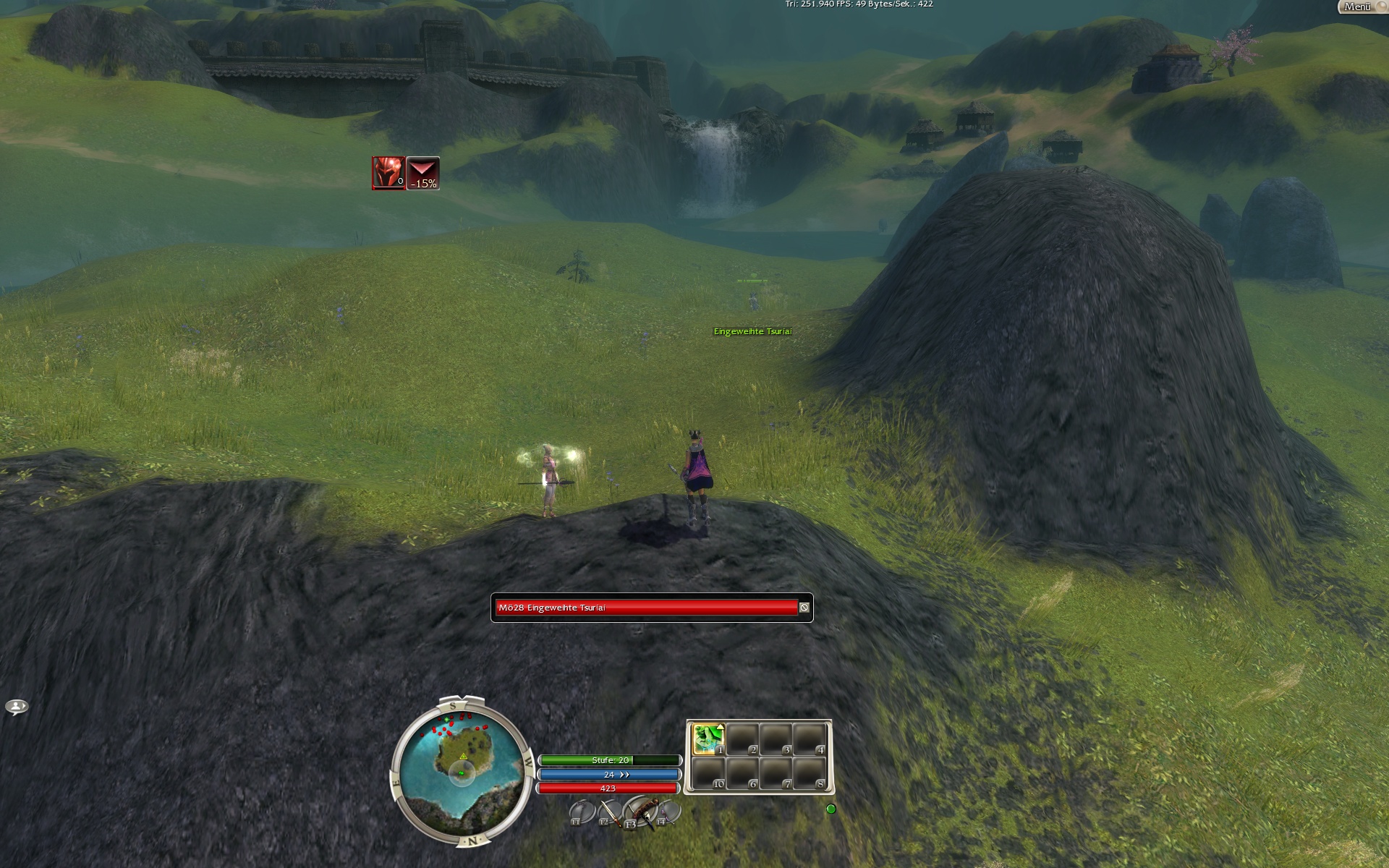Click the green dot status indicator
This screenshot has height=868, width=1389.
(831, 809)
